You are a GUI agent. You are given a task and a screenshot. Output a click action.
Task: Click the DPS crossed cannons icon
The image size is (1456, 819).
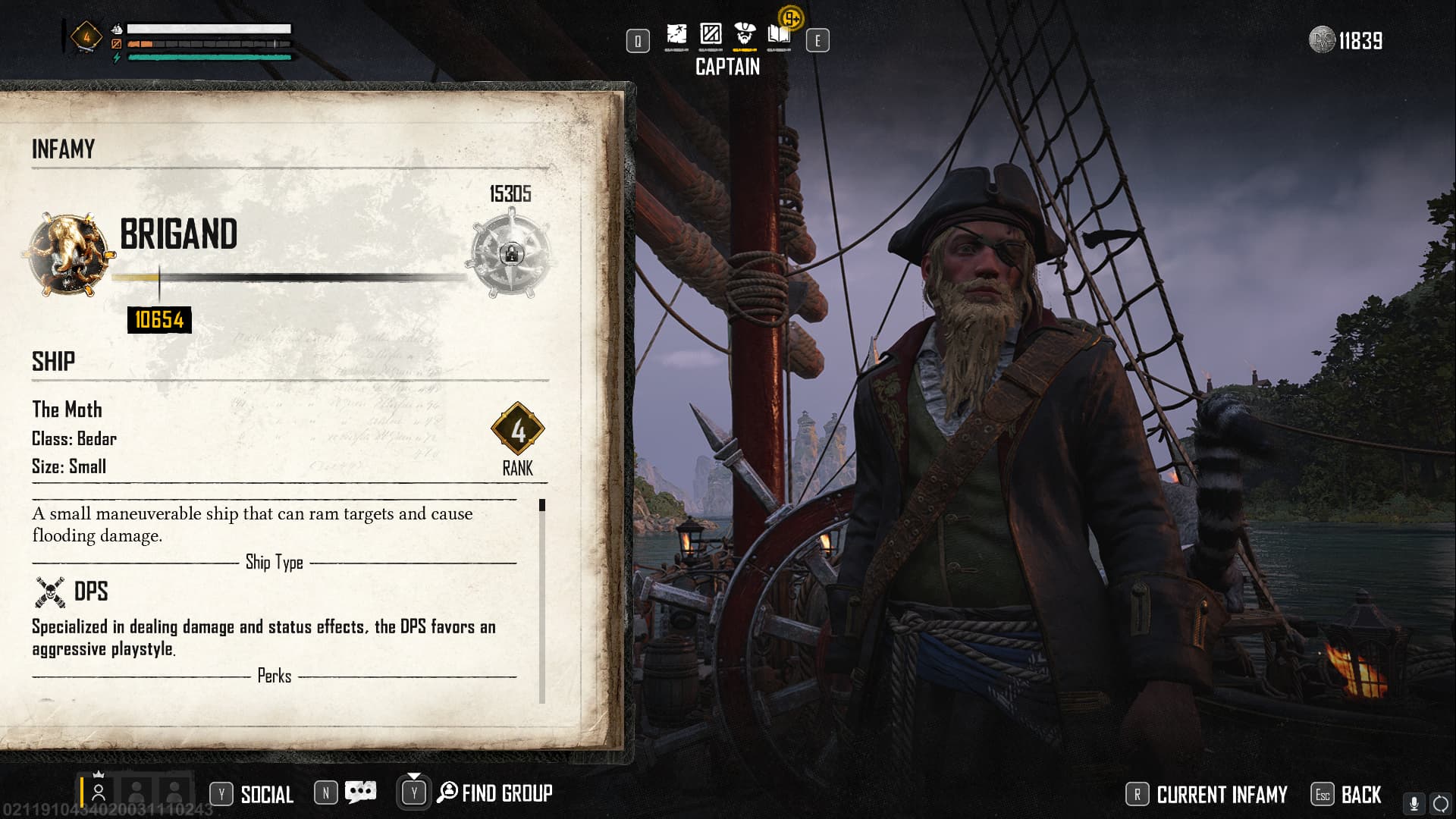click(x=50, y=591)
